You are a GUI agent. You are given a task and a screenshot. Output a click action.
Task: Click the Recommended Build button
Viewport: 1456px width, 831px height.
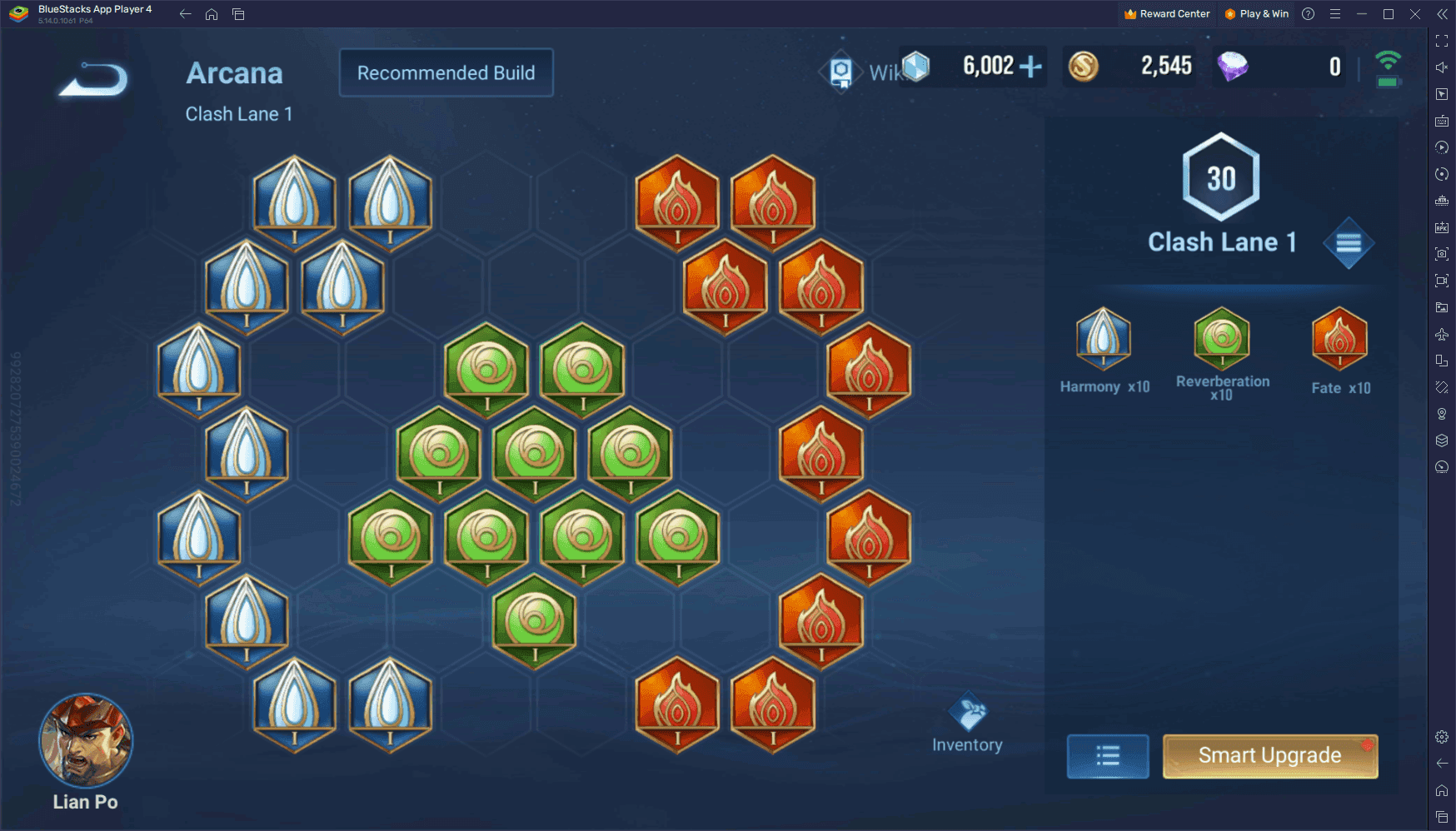[x=446, y=72]
